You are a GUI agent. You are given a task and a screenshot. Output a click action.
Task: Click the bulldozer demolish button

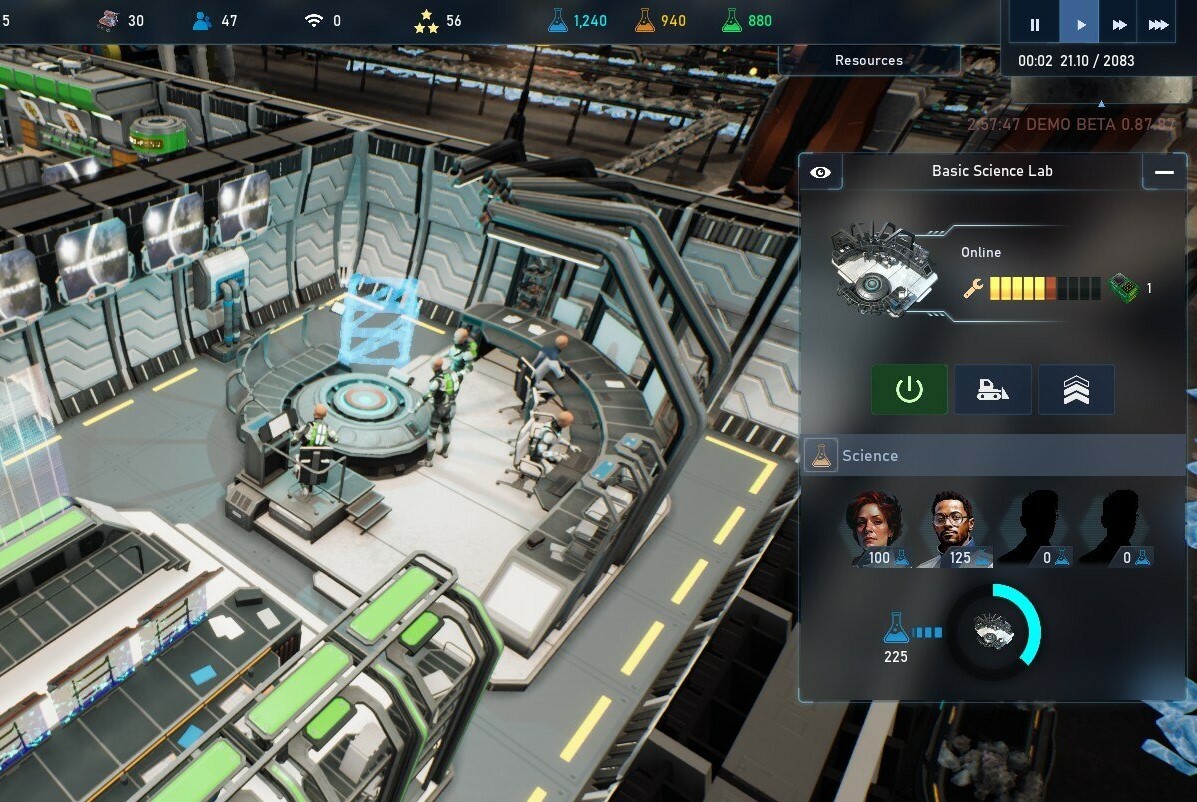992,389
